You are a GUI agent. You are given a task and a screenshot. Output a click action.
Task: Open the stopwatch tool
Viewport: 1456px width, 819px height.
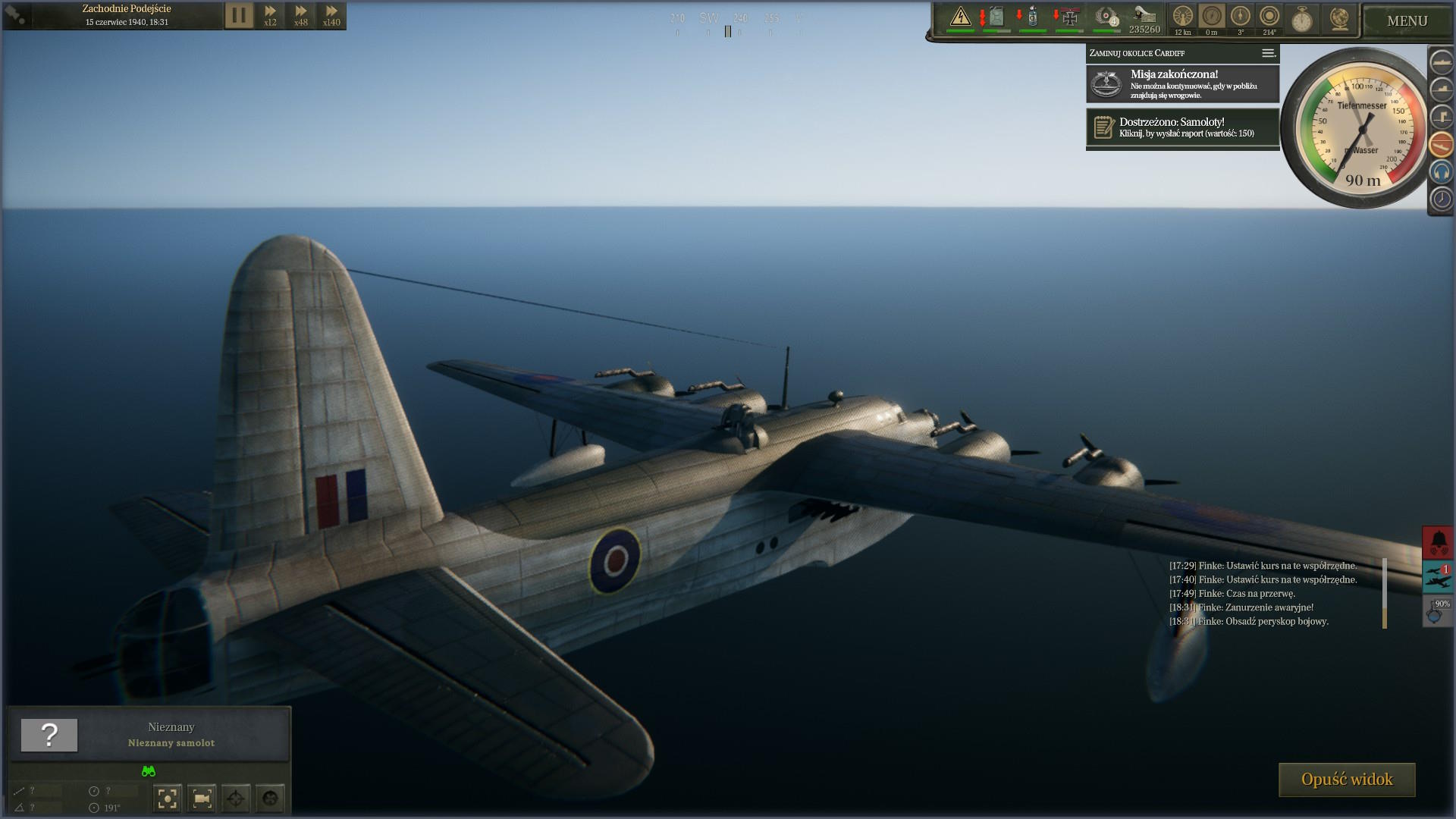pos(1302,19)
